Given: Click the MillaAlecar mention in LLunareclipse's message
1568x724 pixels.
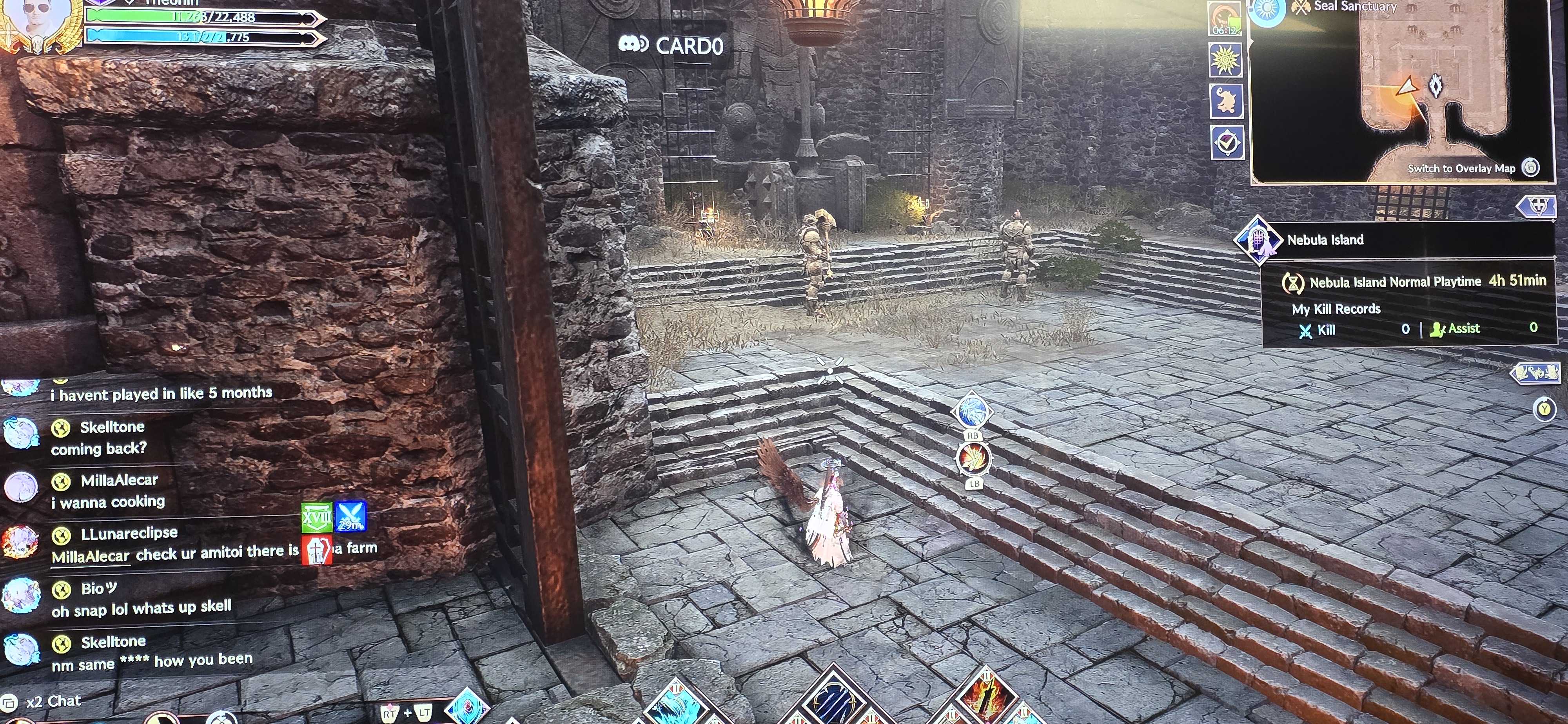Looking at the screenshot, I should (90, 556).
